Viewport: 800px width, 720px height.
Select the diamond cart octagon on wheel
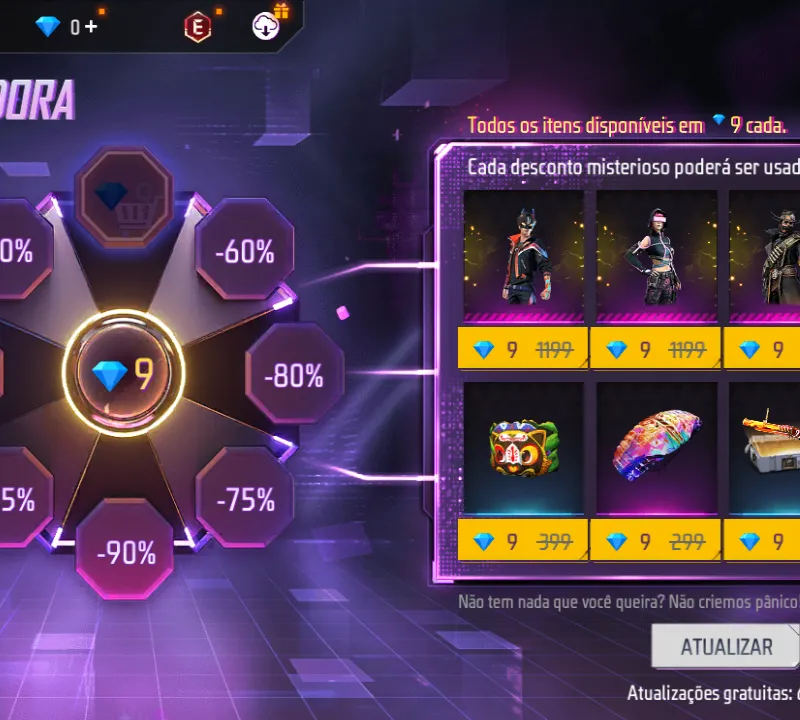pos(125,196)
